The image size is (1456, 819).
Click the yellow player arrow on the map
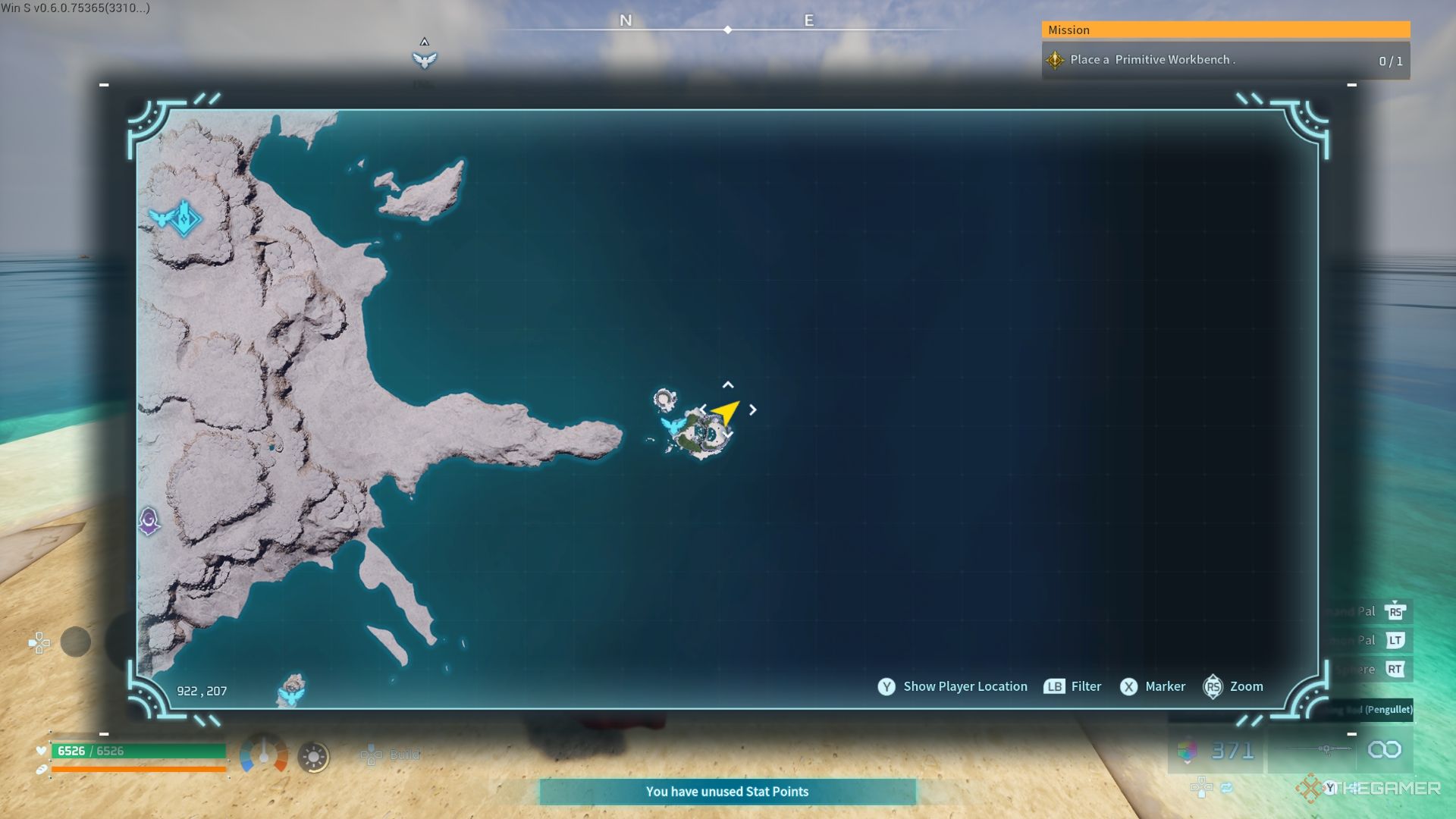click(726, 412)
